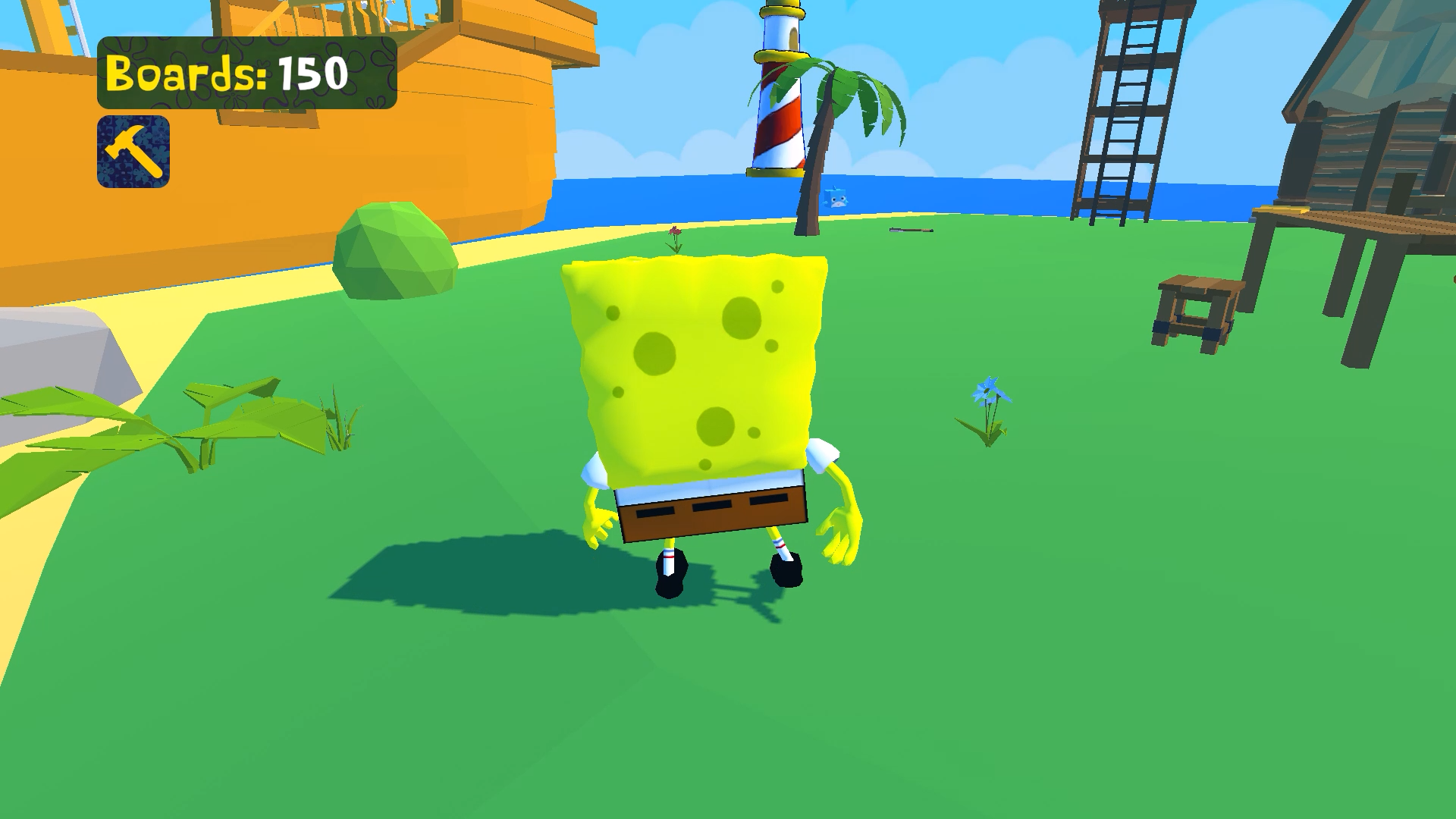
Task: Click the yellow hammer inside its blue square
Action: coord(133,150)
